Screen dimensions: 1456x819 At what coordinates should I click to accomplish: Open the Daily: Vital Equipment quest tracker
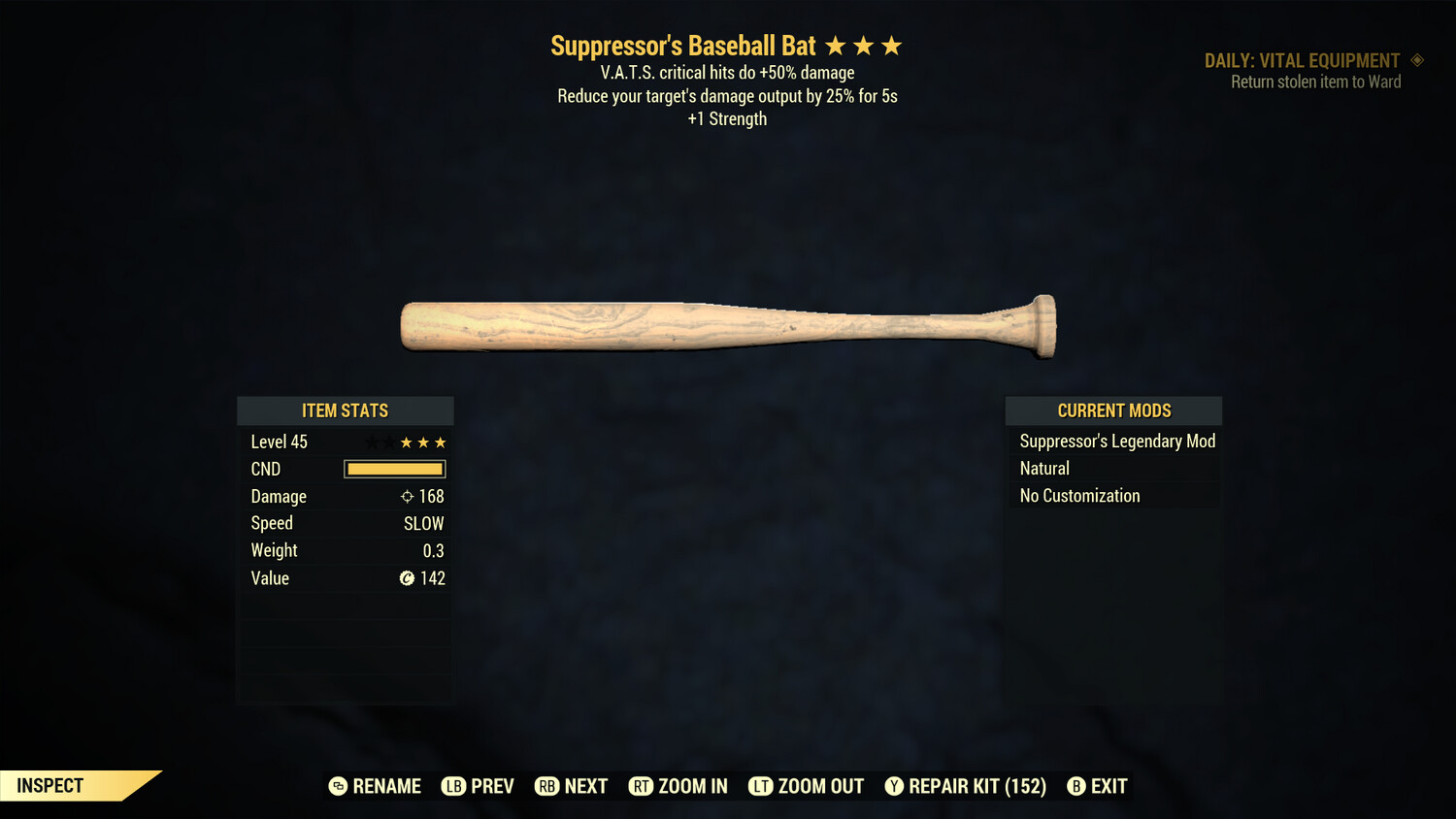tap(1303, 61)
